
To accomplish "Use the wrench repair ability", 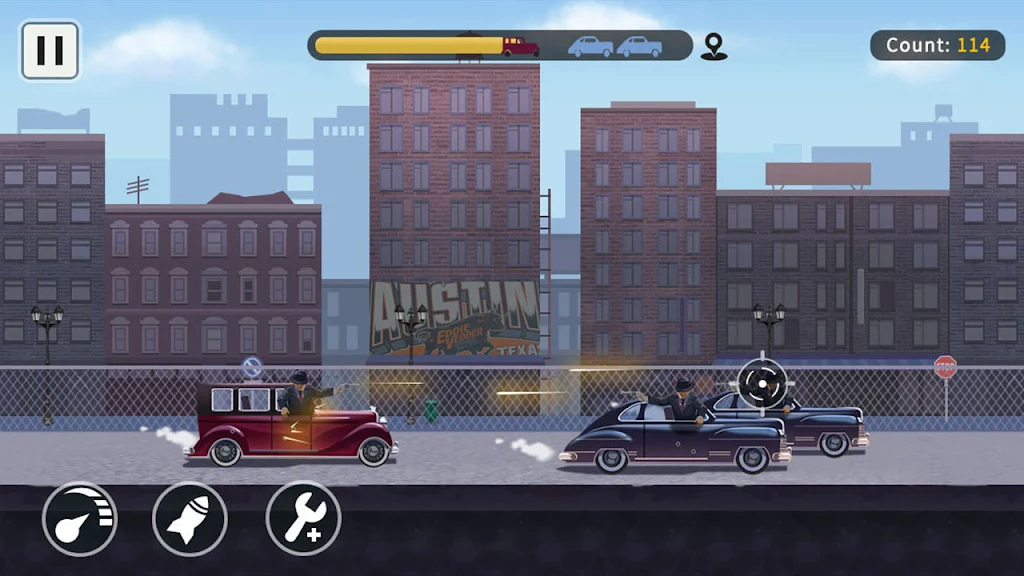I will 304,519.
